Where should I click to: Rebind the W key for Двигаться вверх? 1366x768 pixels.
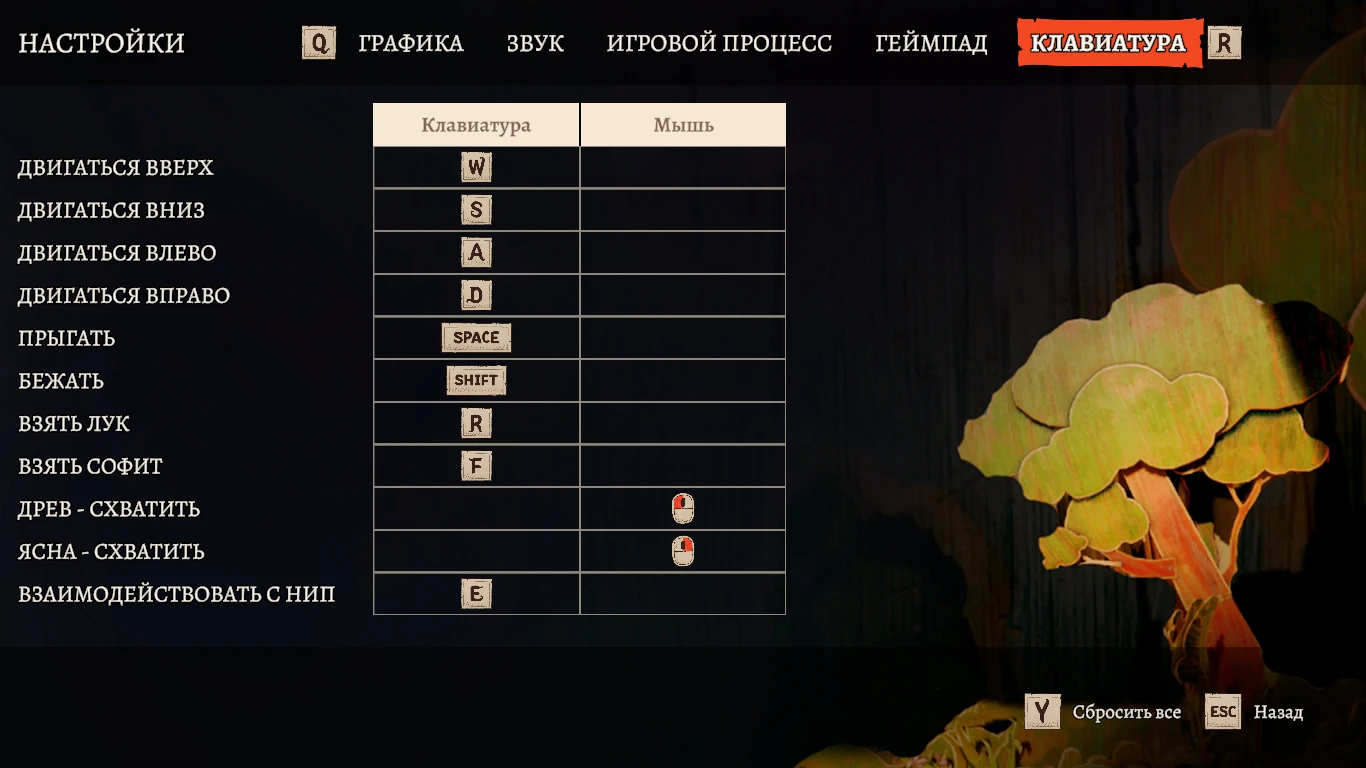coord(475,167)
